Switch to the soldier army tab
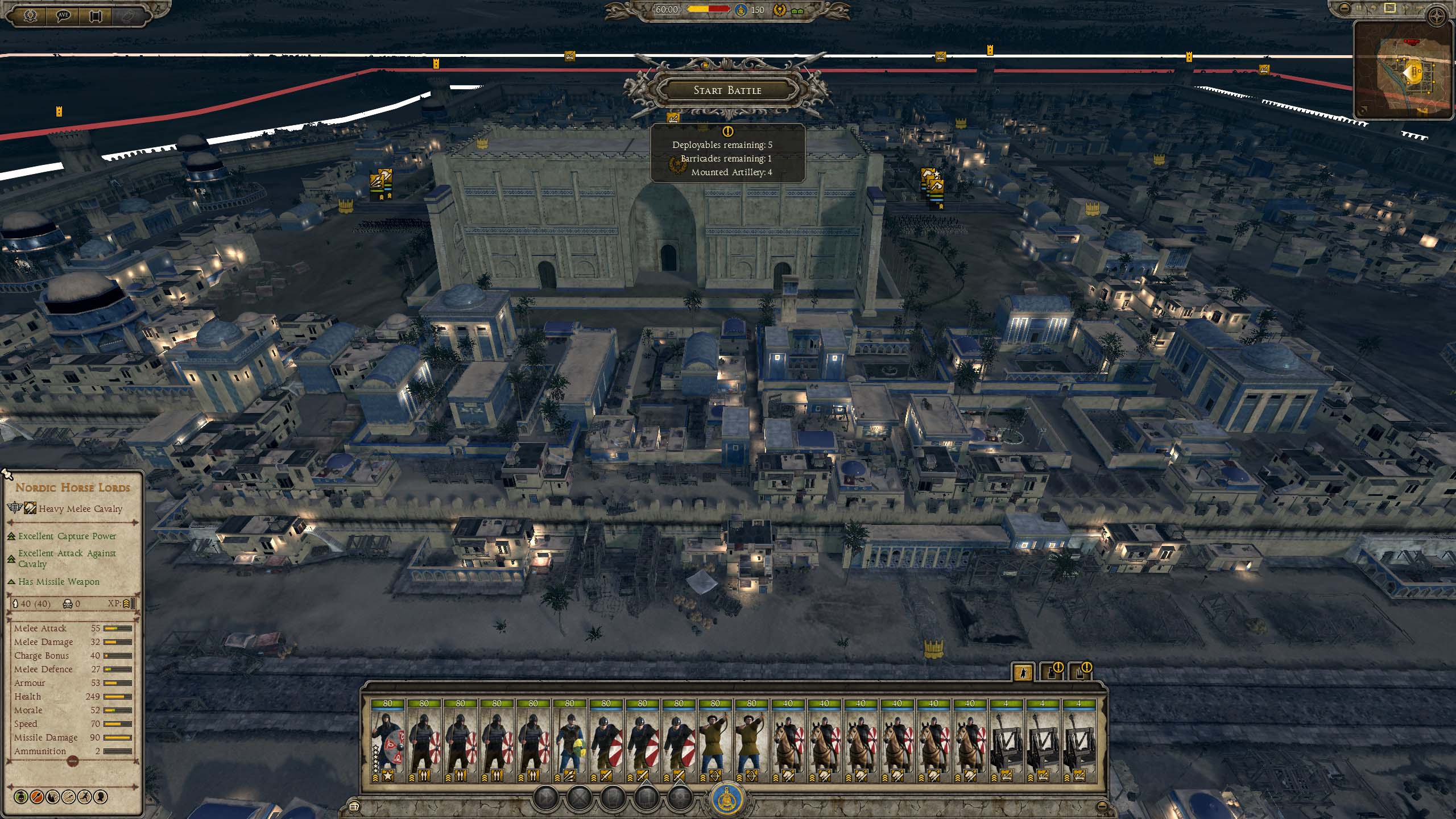 pyautogui.click(x=1023, y=673)
